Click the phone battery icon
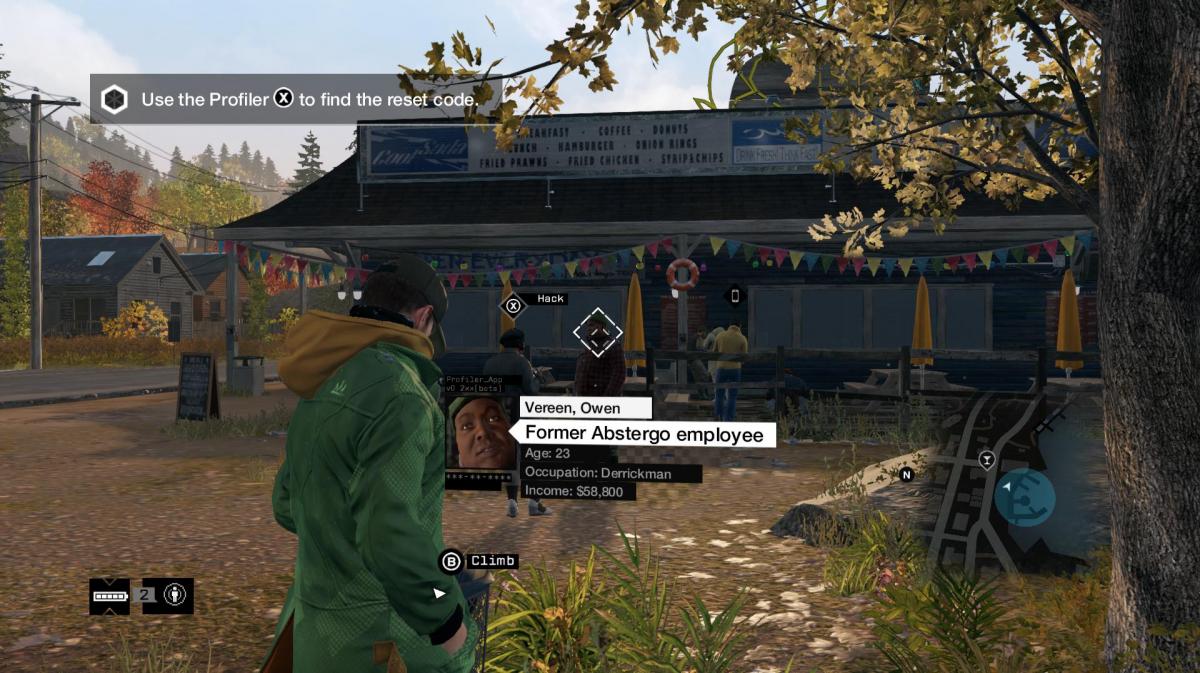 point(110,596)
